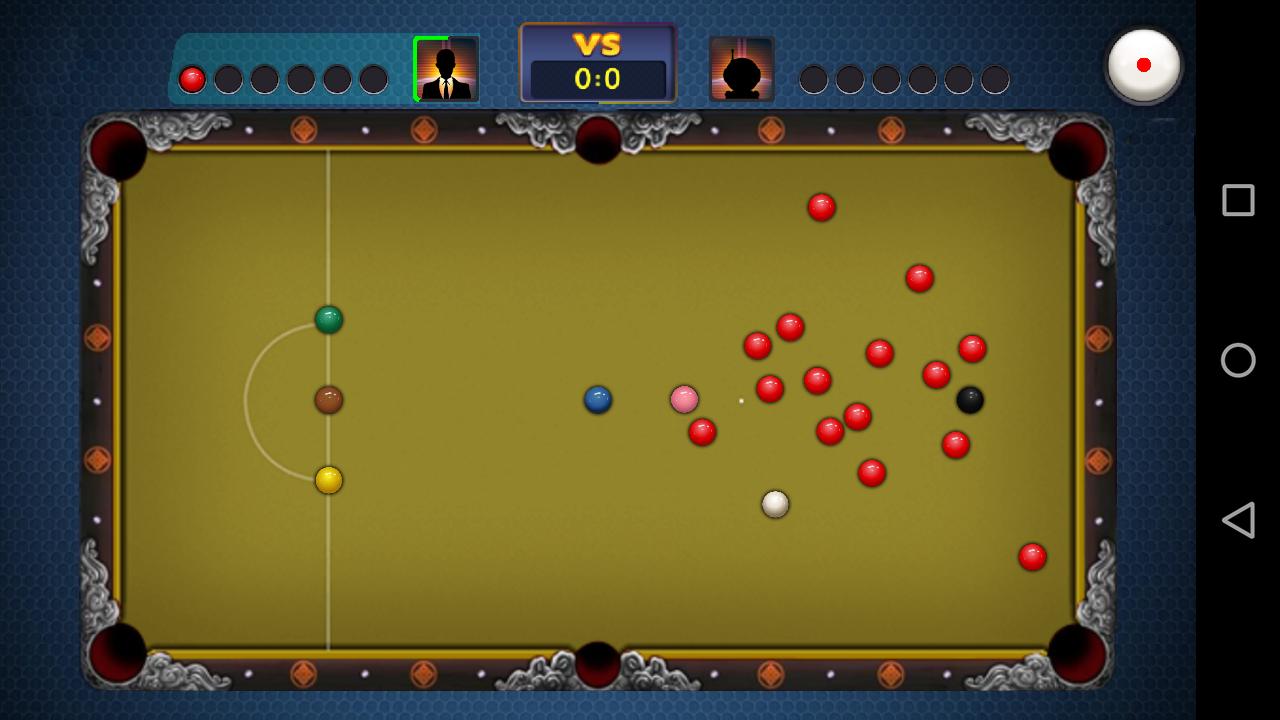Click the 0:0 score display

pyautogui.click(x=597, y=80)
